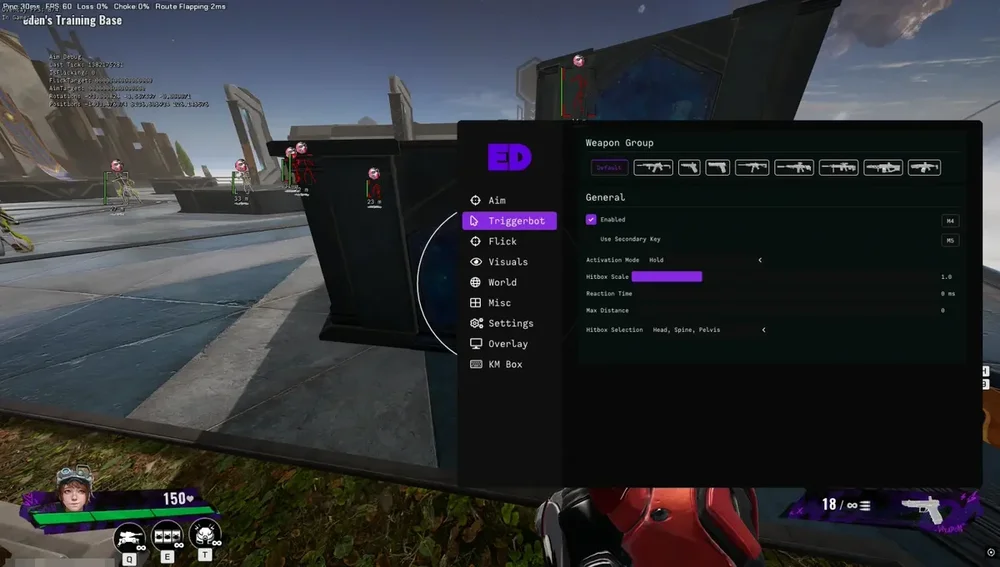1000x567 pixels.
Task: Choose the Default weapon group
Action: pos(607,168)
